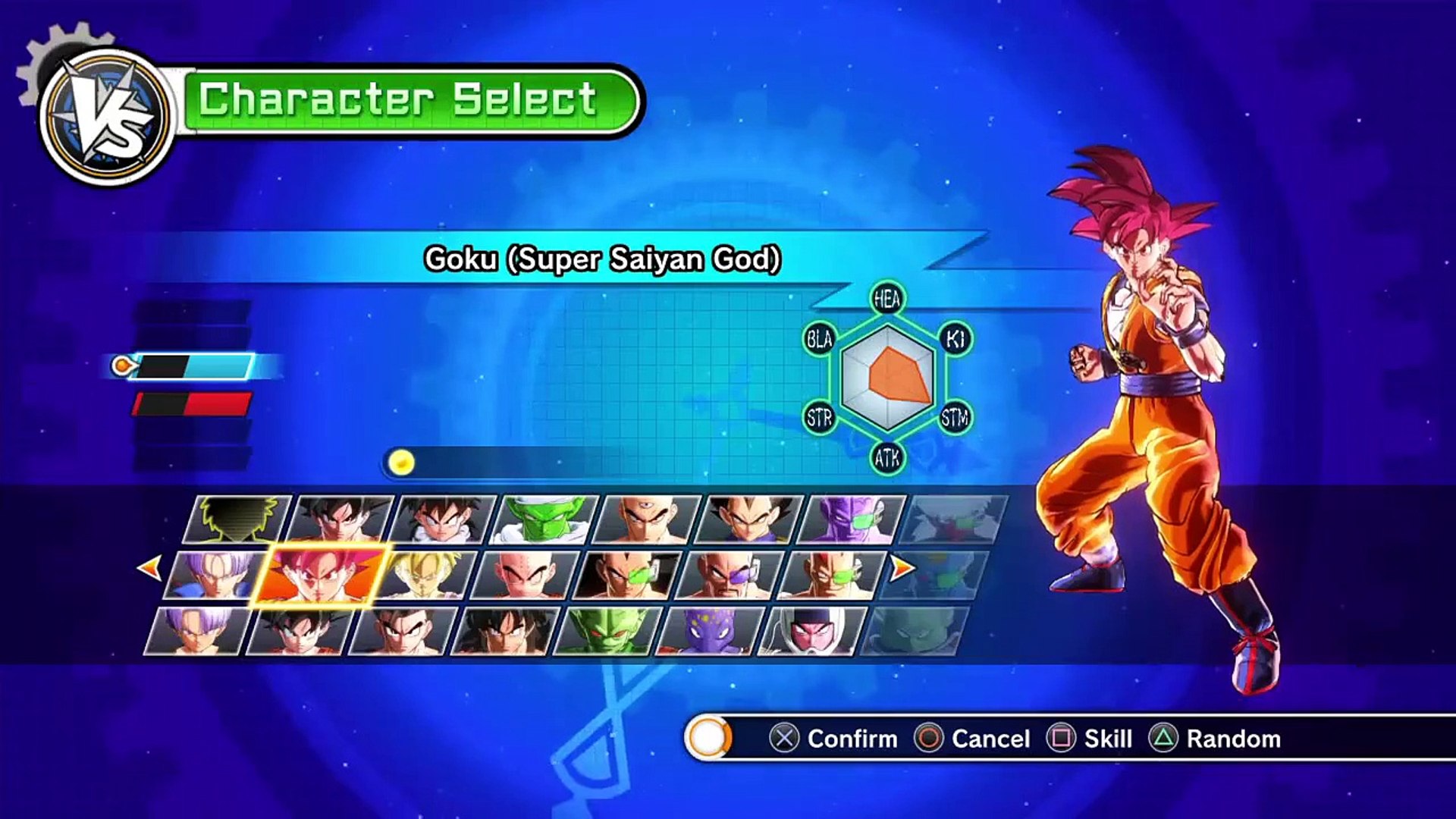Go to next roster page with right arrow
The height and width of the screenshot is (819, 1456).
902,567
